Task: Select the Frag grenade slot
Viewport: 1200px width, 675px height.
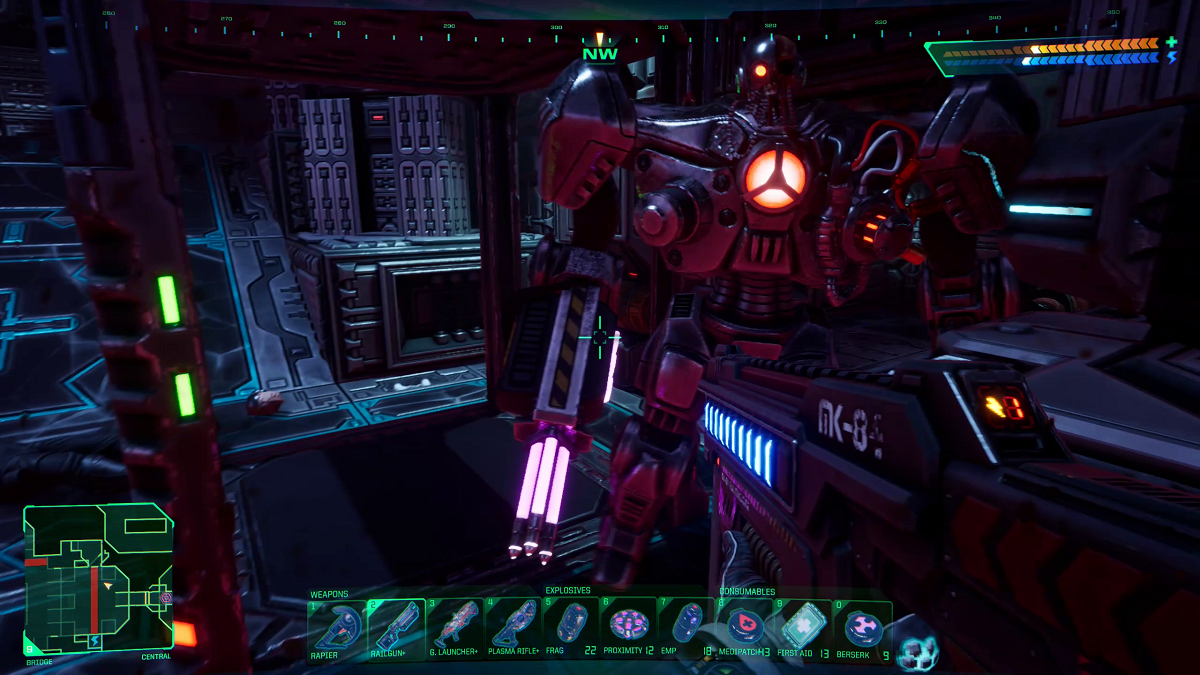Action: pos(571,627)
